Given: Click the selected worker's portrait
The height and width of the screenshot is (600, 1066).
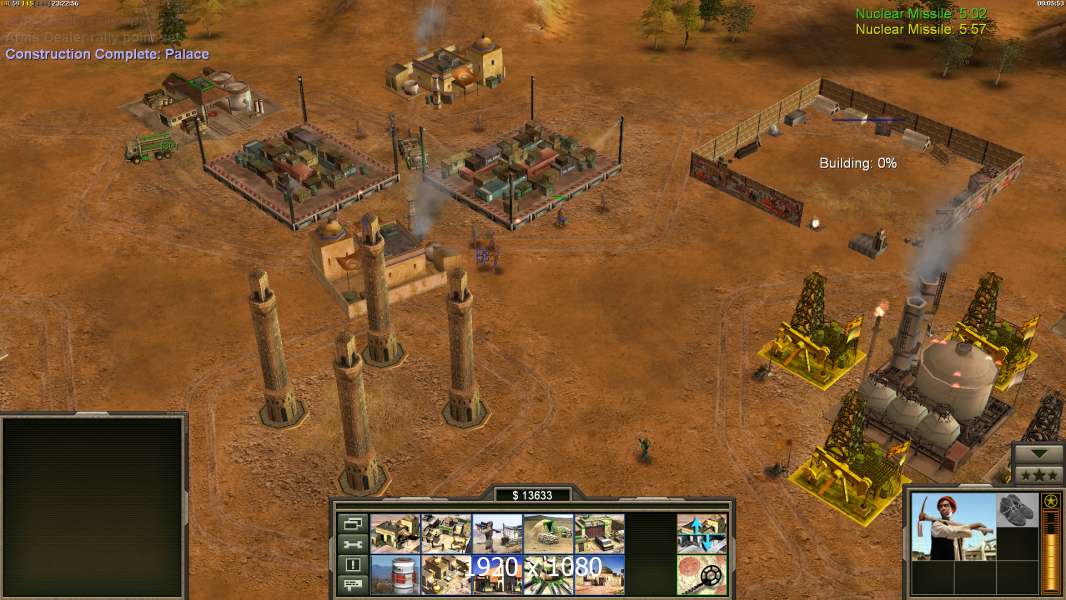Looking at the screenshot, I should (x=953, y=526).
